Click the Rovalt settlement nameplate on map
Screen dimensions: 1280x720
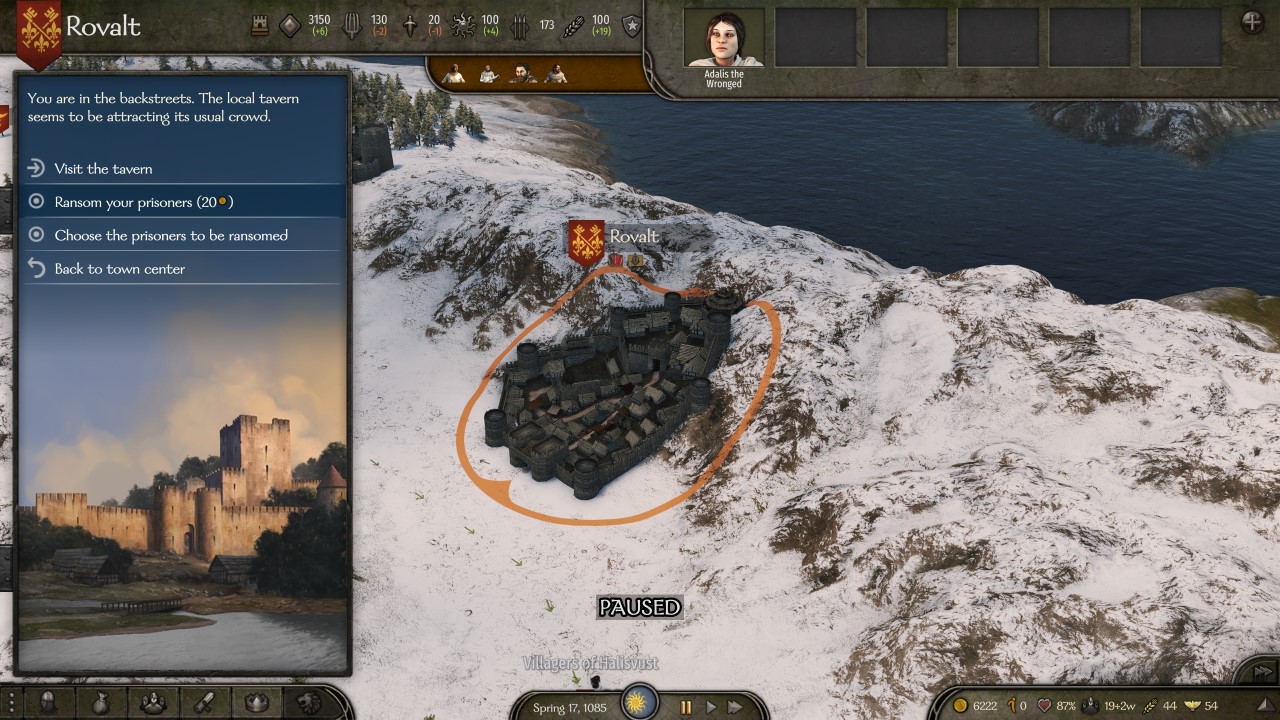coord(633,237)
